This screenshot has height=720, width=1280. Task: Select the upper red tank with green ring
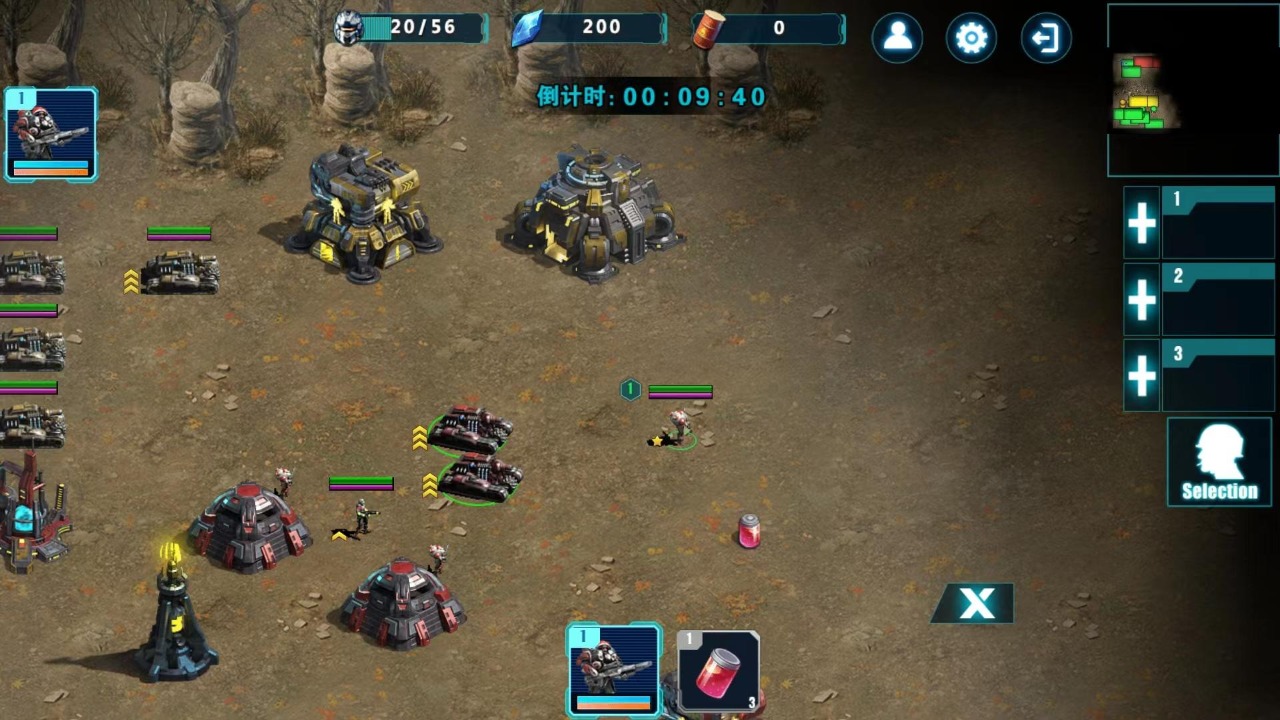469,428
